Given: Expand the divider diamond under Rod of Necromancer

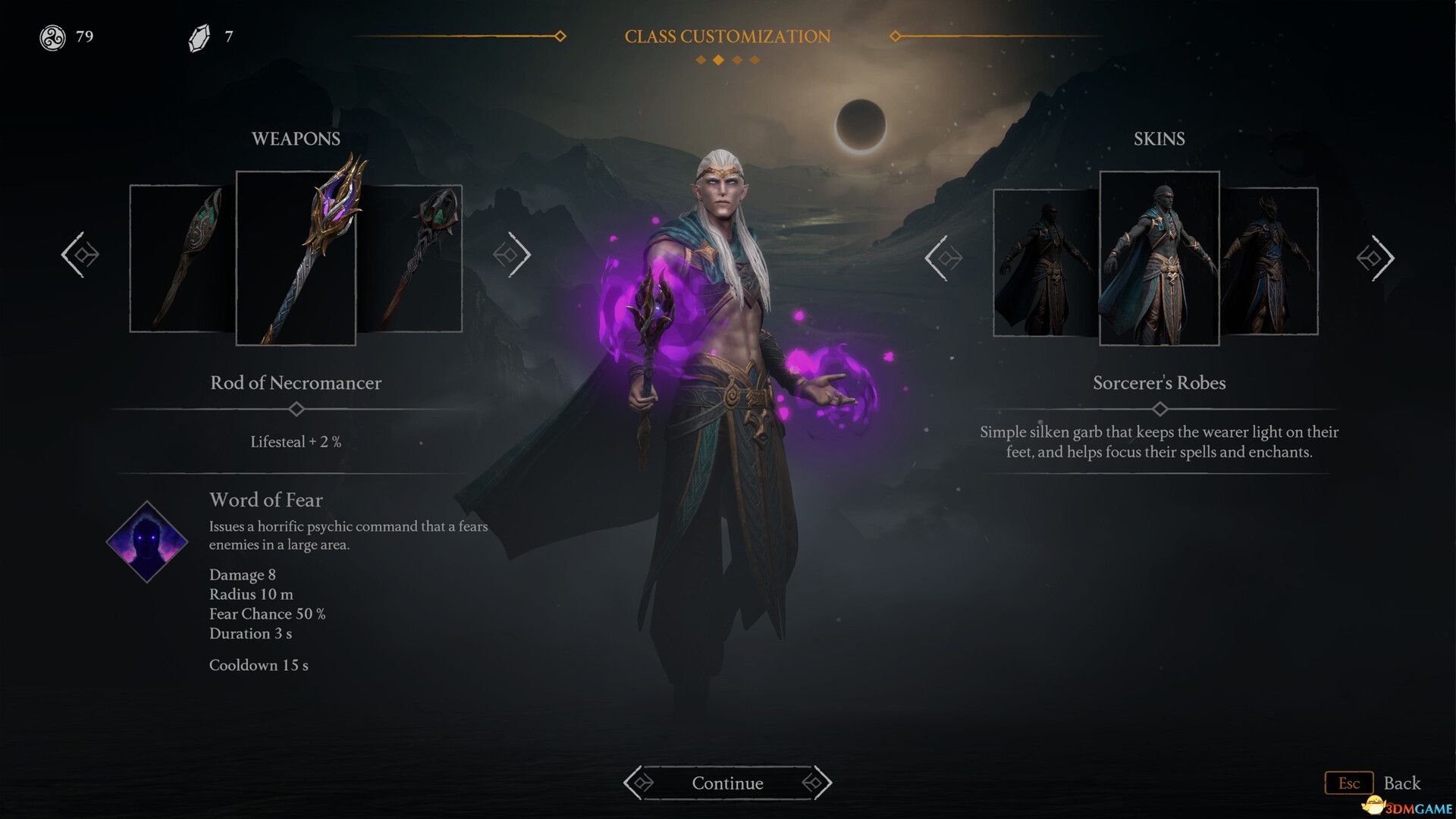Looking at the screenshot, I should (296, 409).
